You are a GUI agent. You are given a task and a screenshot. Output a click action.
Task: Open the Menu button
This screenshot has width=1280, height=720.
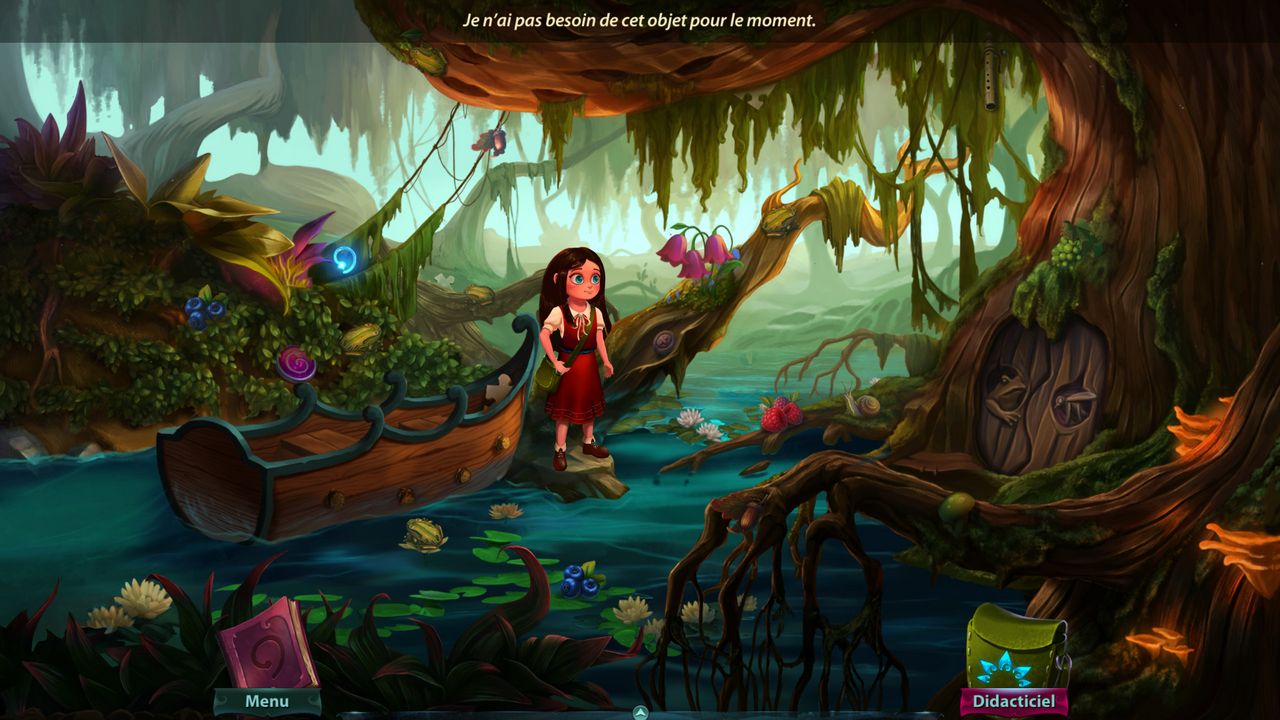pyautogui.click(x=267, y=702)
